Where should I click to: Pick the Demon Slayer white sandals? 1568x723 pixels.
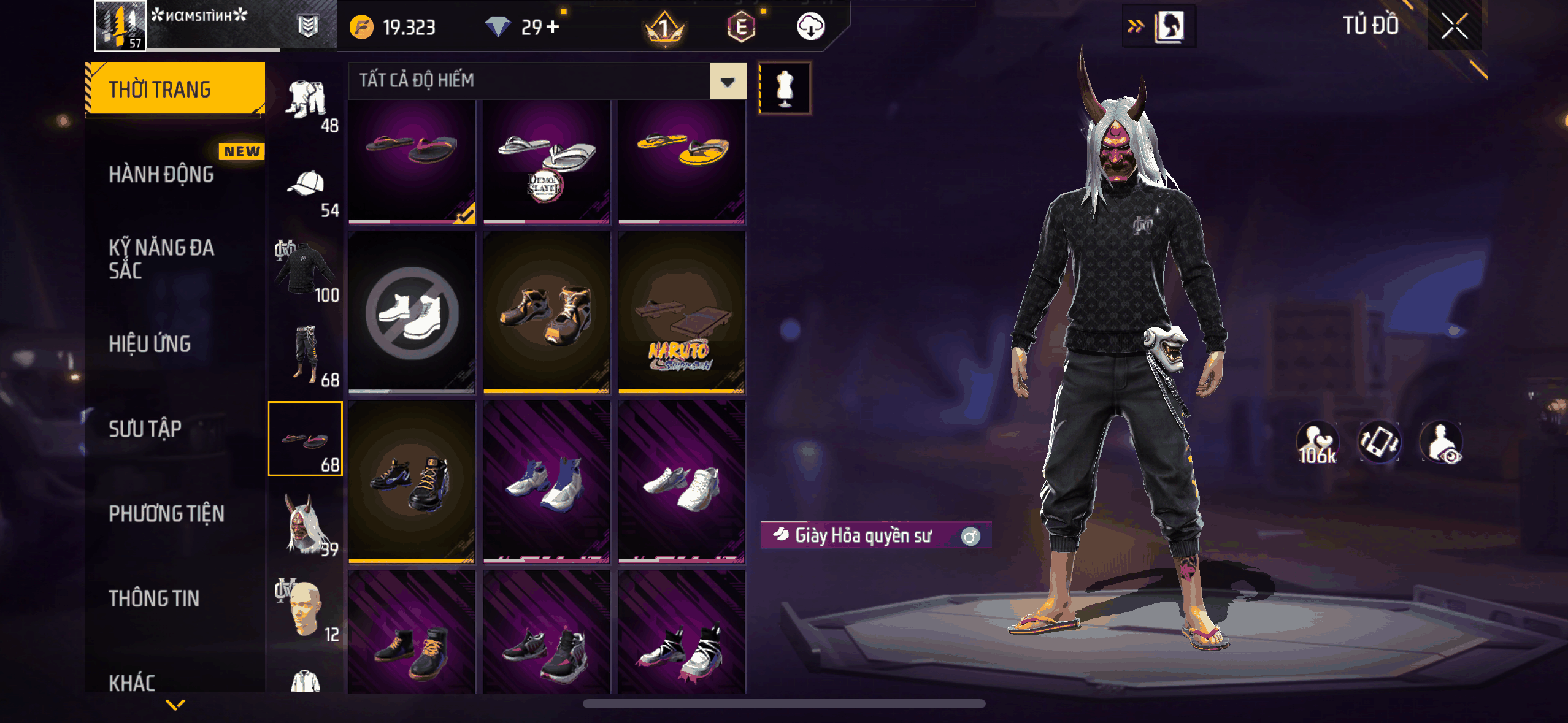click(547, 161)
